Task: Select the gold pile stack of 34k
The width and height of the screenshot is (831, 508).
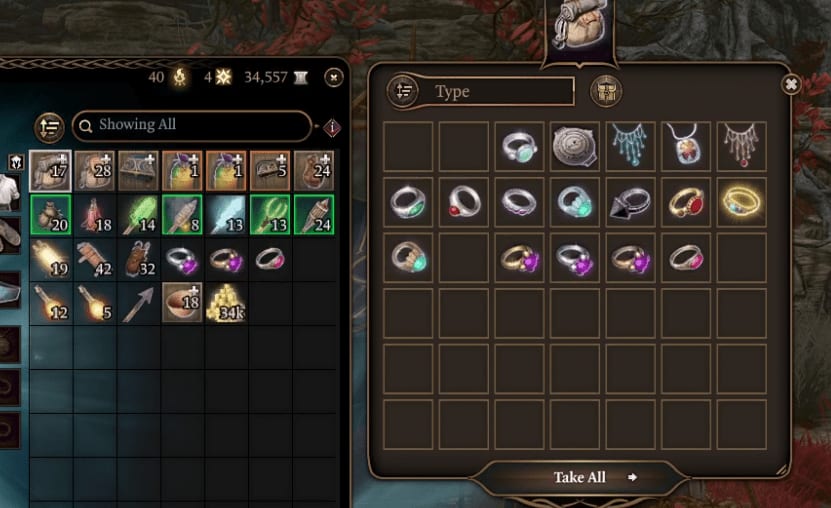Action: pos(226,303)
